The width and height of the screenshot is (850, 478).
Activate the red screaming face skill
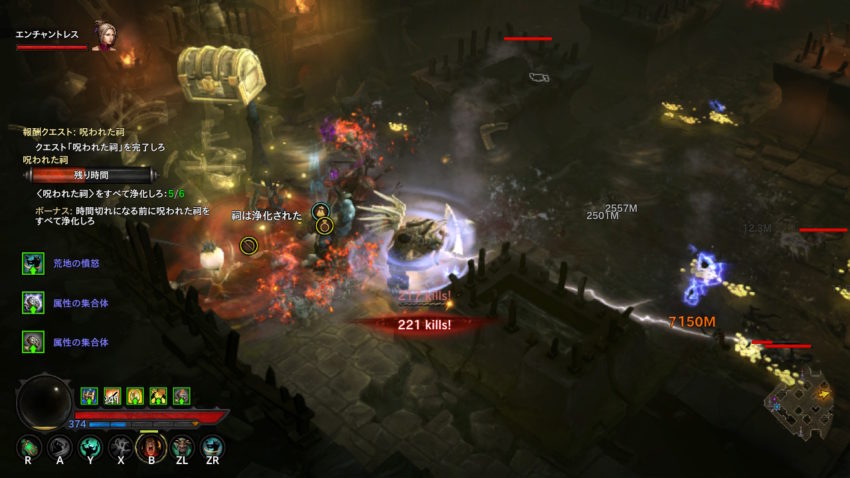coord(151,447)
